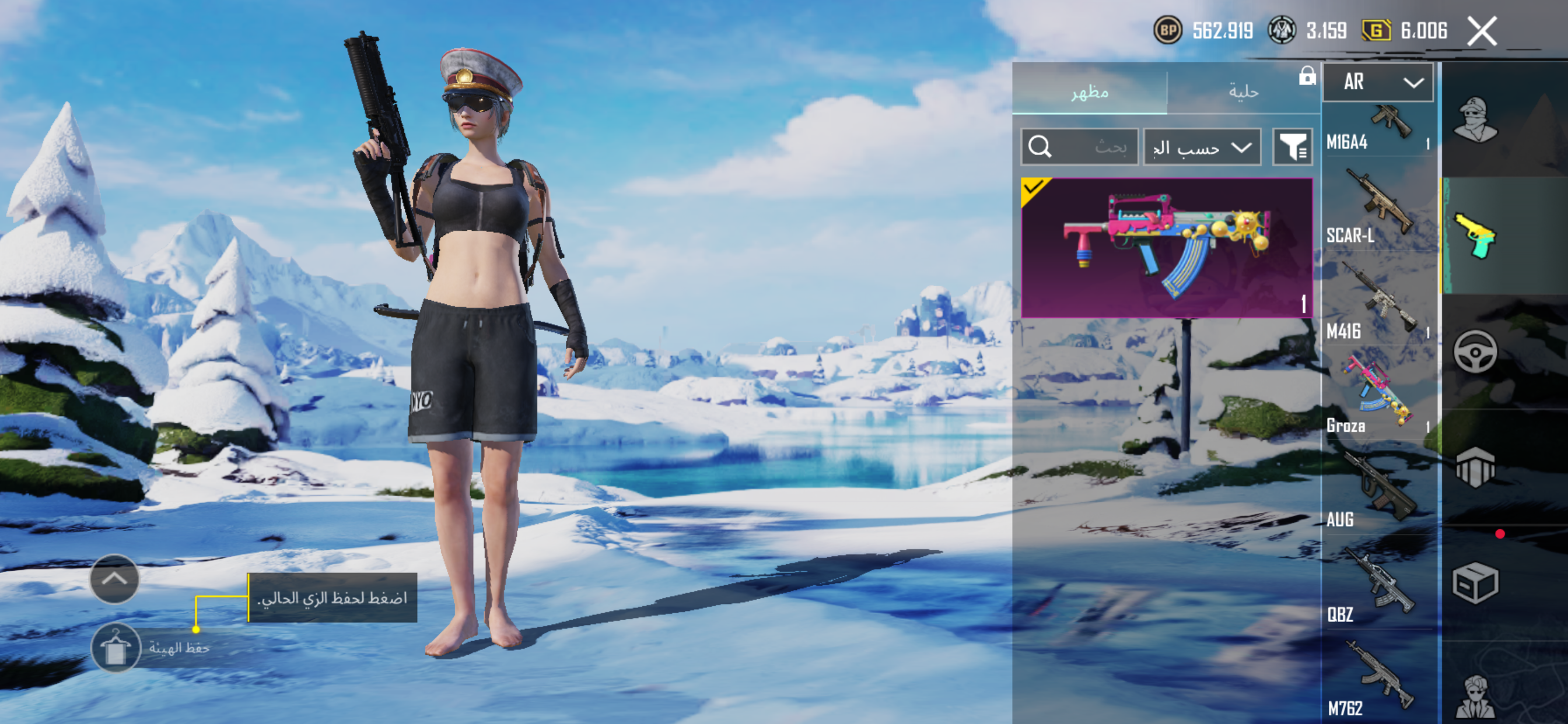Choose the M416 weapon entry
Screen dimensions: 1568x724
[x=1378, y=304]
